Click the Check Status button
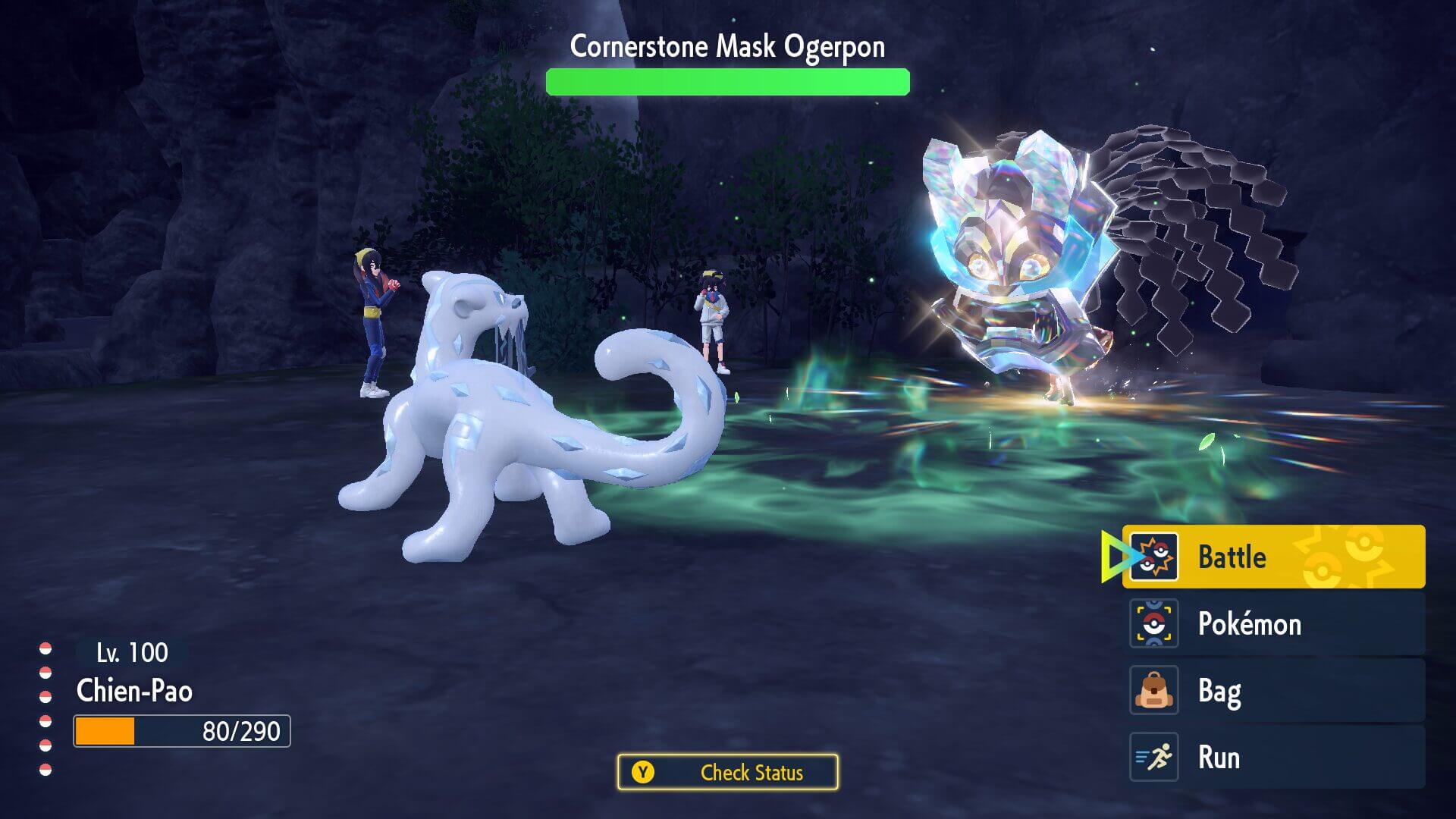Screen dimensions: 1456x819 (x=728, y=772)
